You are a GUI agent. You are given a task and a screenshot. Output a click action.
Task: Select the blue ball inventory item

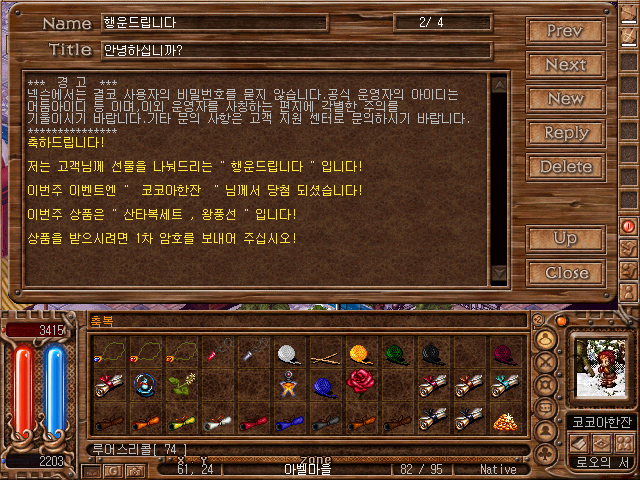pos(323,385)
